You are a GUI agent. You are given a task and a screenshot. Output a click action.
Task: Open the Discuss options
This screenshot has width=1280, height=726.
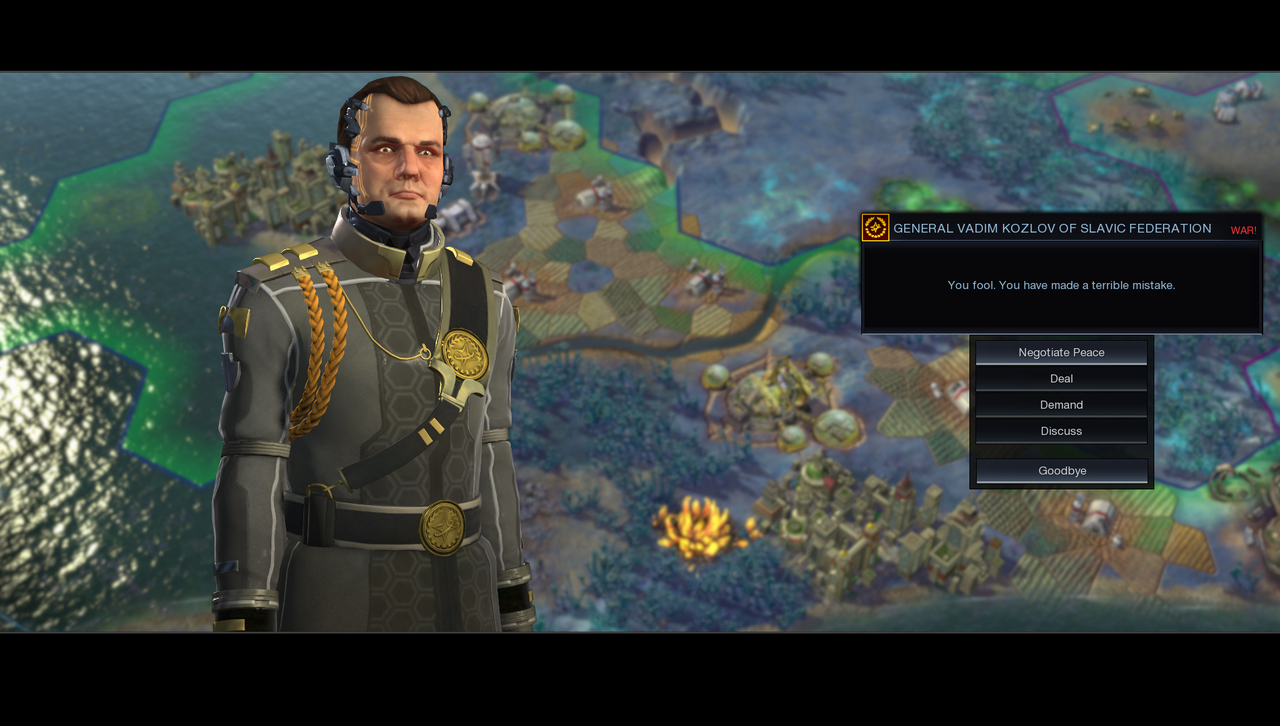(1061, 430)
